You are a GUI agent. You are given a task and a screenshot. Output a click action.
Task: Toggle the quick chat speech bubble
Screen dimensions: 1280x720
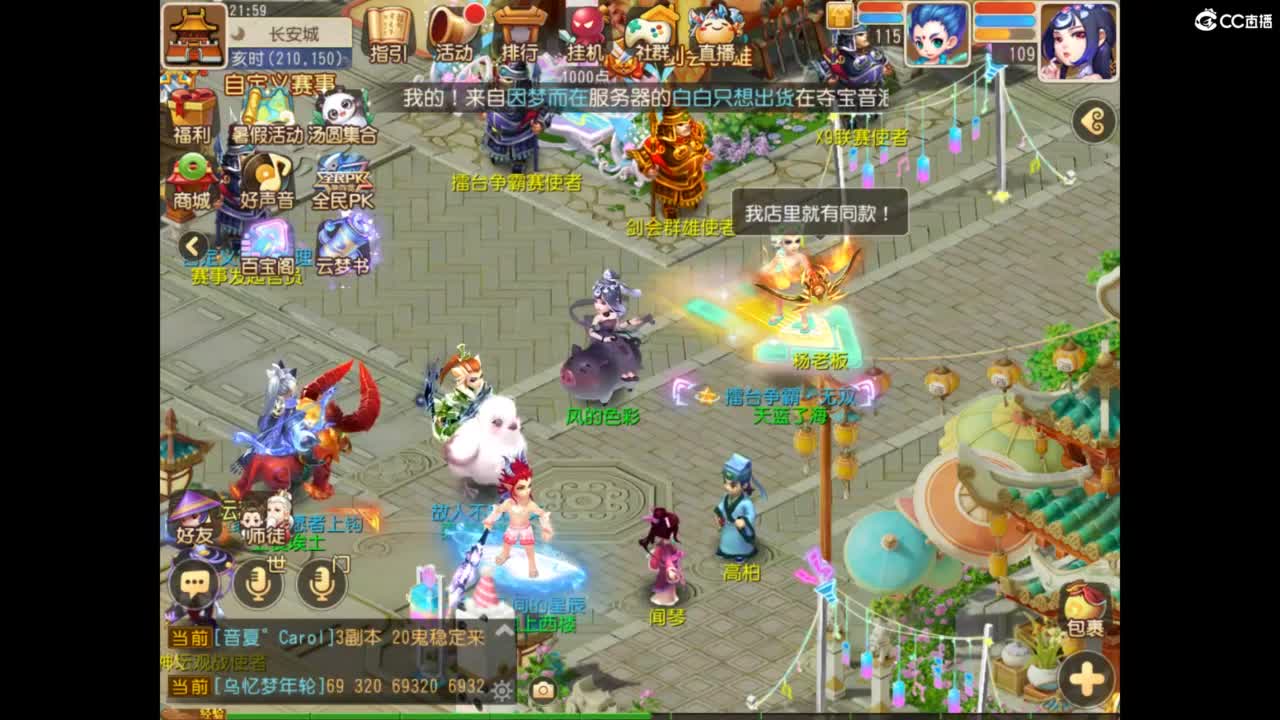tap(195, 582)
